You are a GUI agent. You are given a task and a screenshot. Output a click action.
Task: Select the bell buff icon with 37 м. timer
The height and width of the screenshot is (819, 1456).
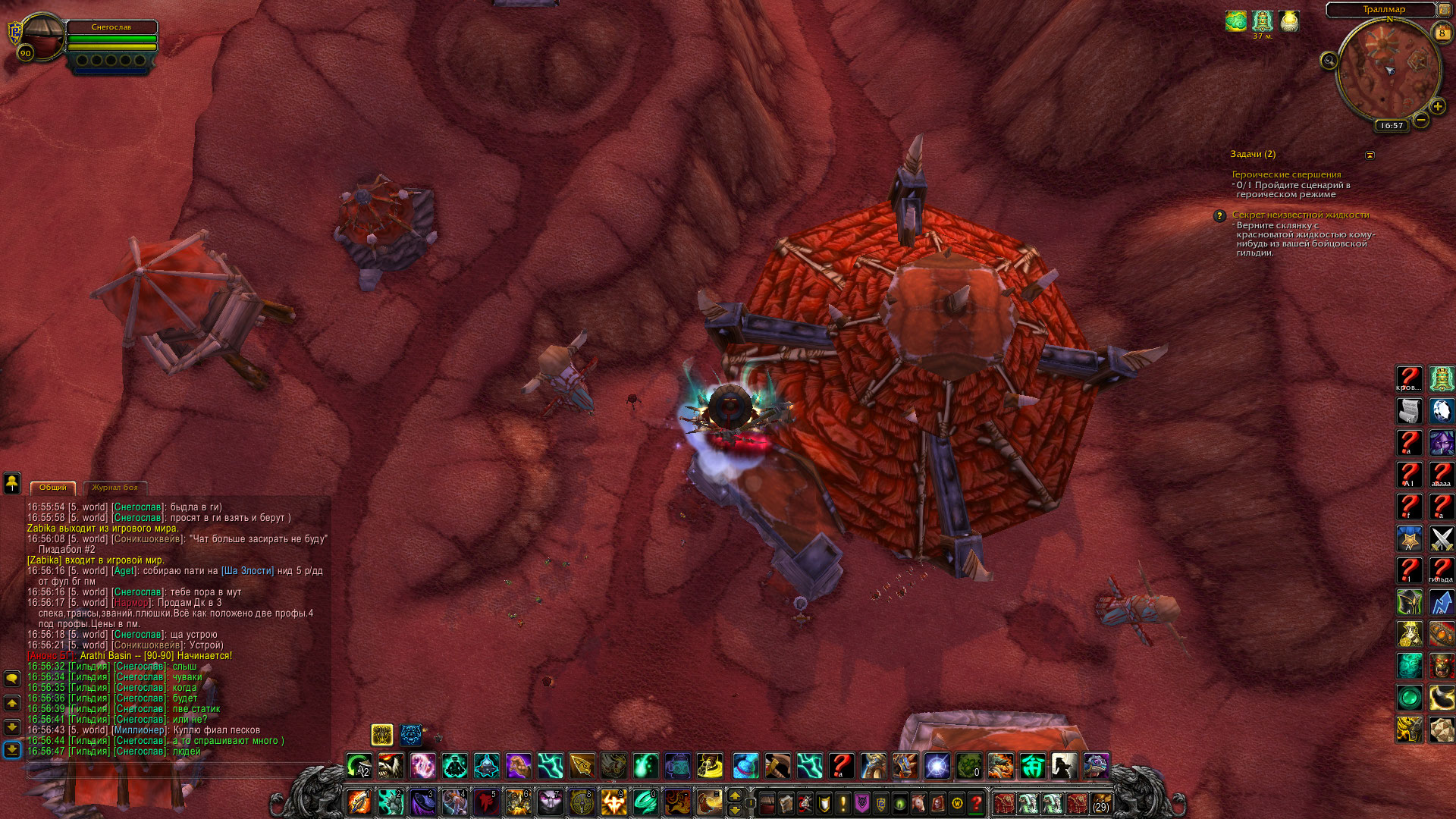tap(1262, 20)
